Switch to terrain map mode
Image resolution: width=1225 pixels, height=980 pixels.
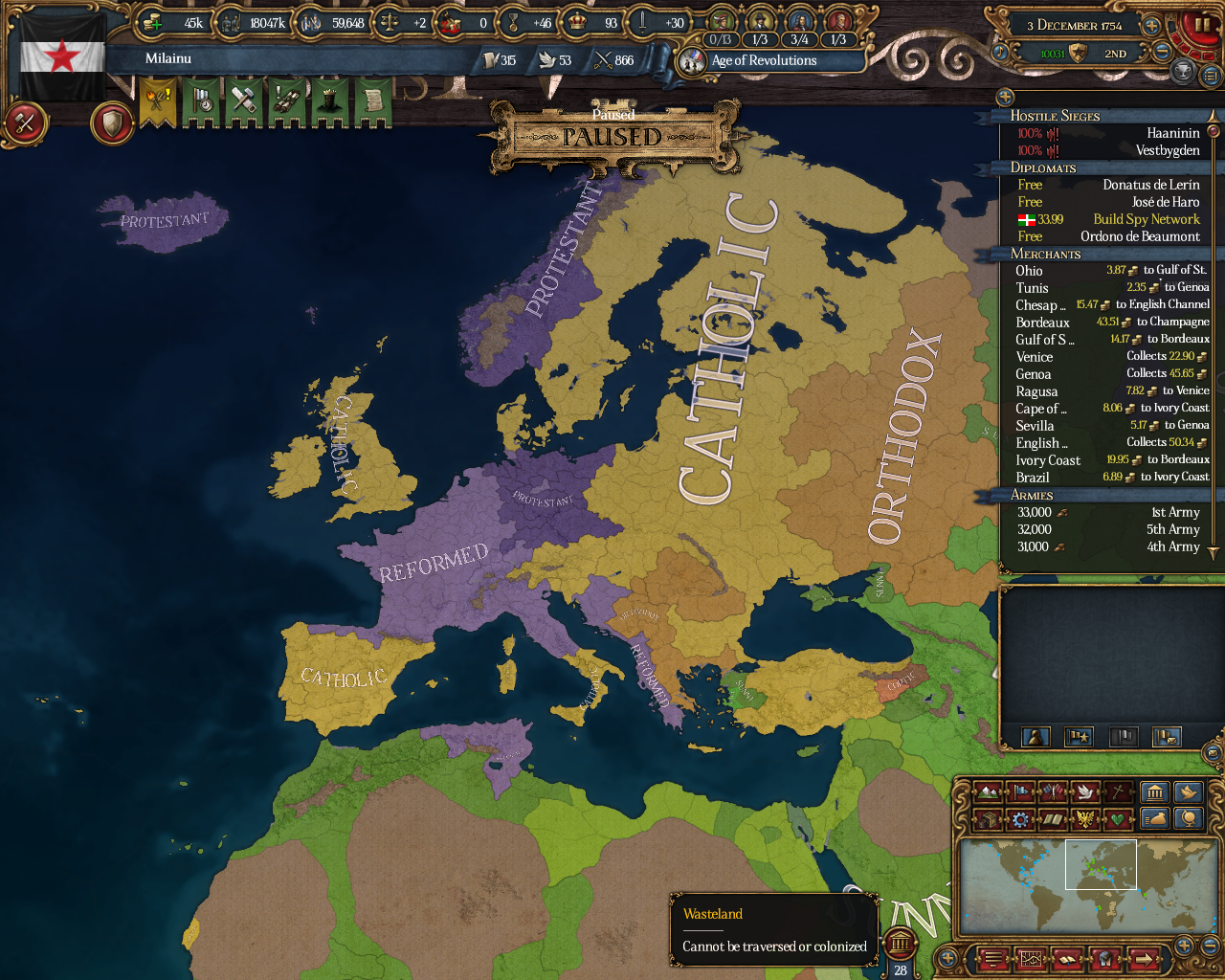point(989,791)
